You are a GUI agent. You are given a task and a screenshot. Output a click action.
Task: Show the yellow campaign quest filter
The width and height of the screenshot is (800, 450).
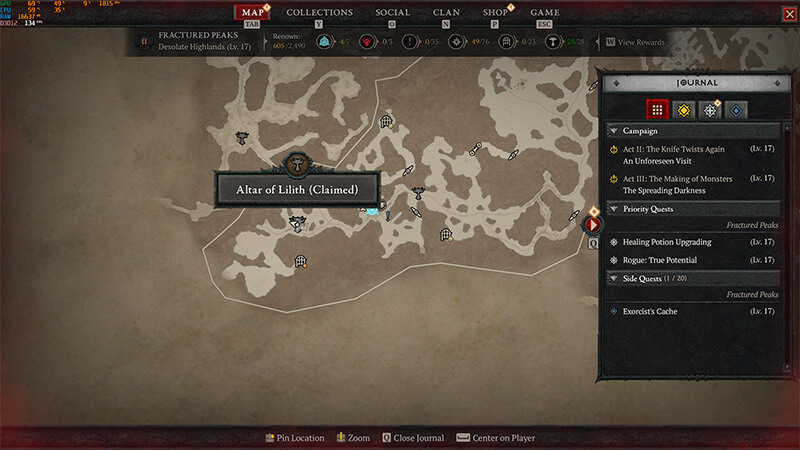[683, 109]
